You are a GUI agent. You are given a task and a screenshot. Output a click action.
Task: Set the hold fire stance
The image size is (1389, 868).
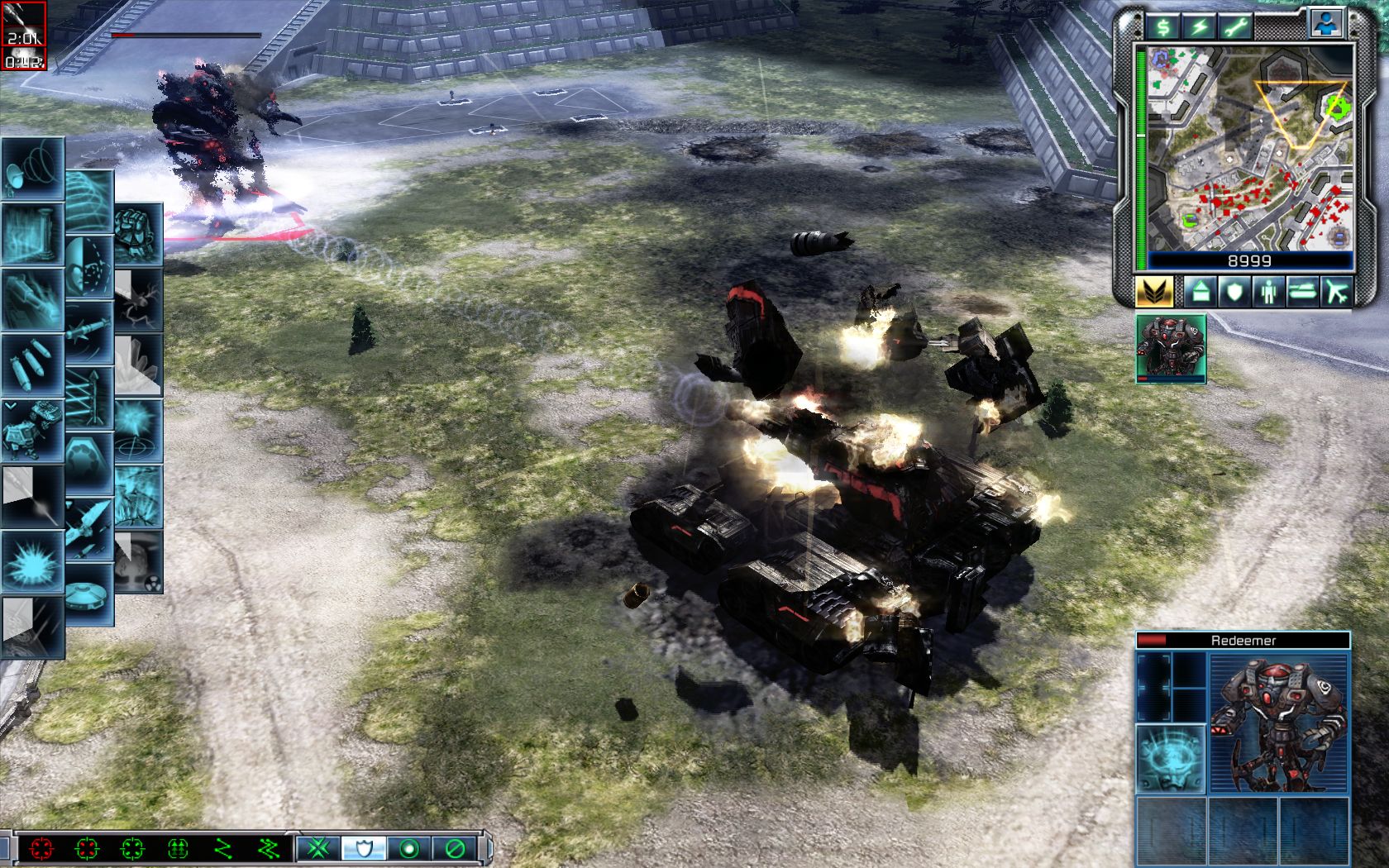pyautogui.click(x=454, y=848)
